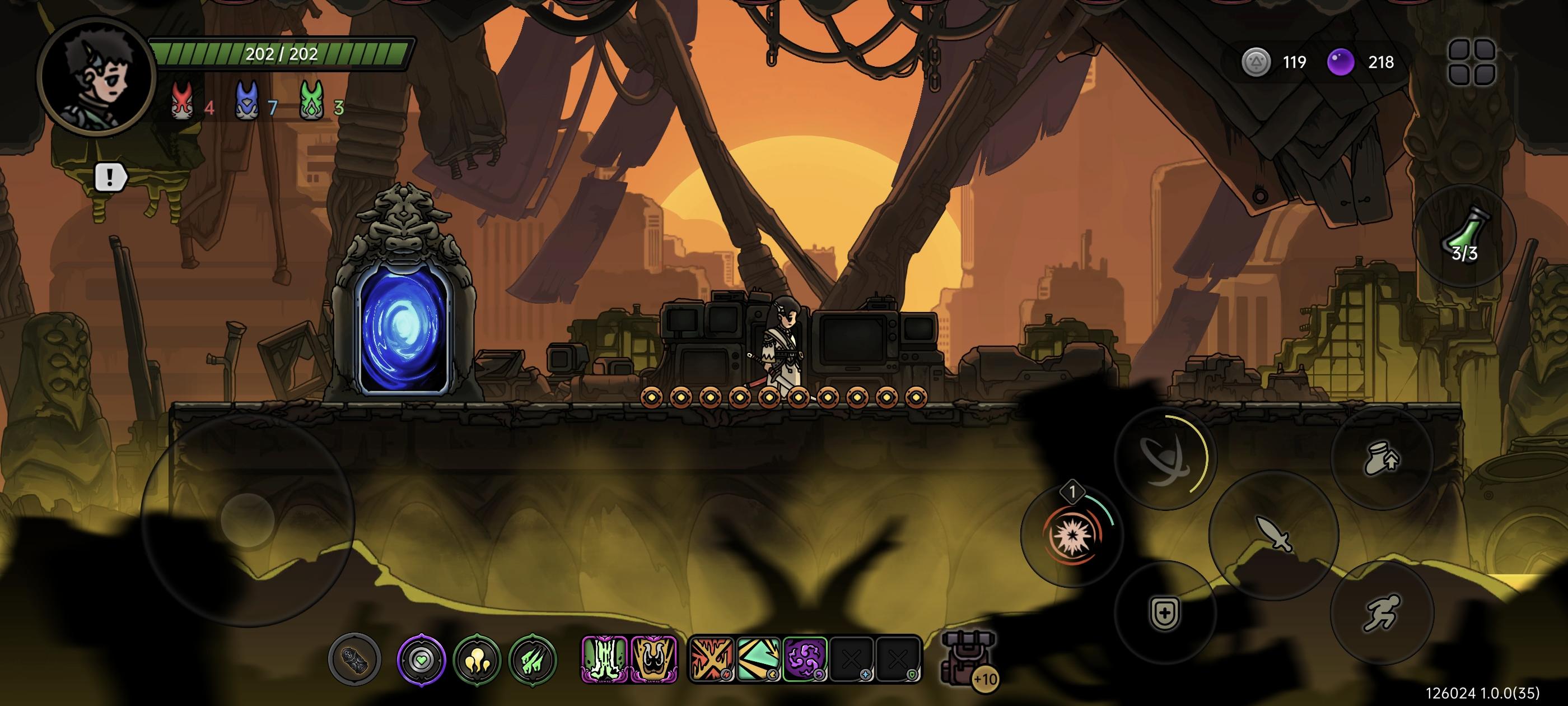Tap the character portrait
Viewport: 1568px width, 706px height.
(96, 77)
